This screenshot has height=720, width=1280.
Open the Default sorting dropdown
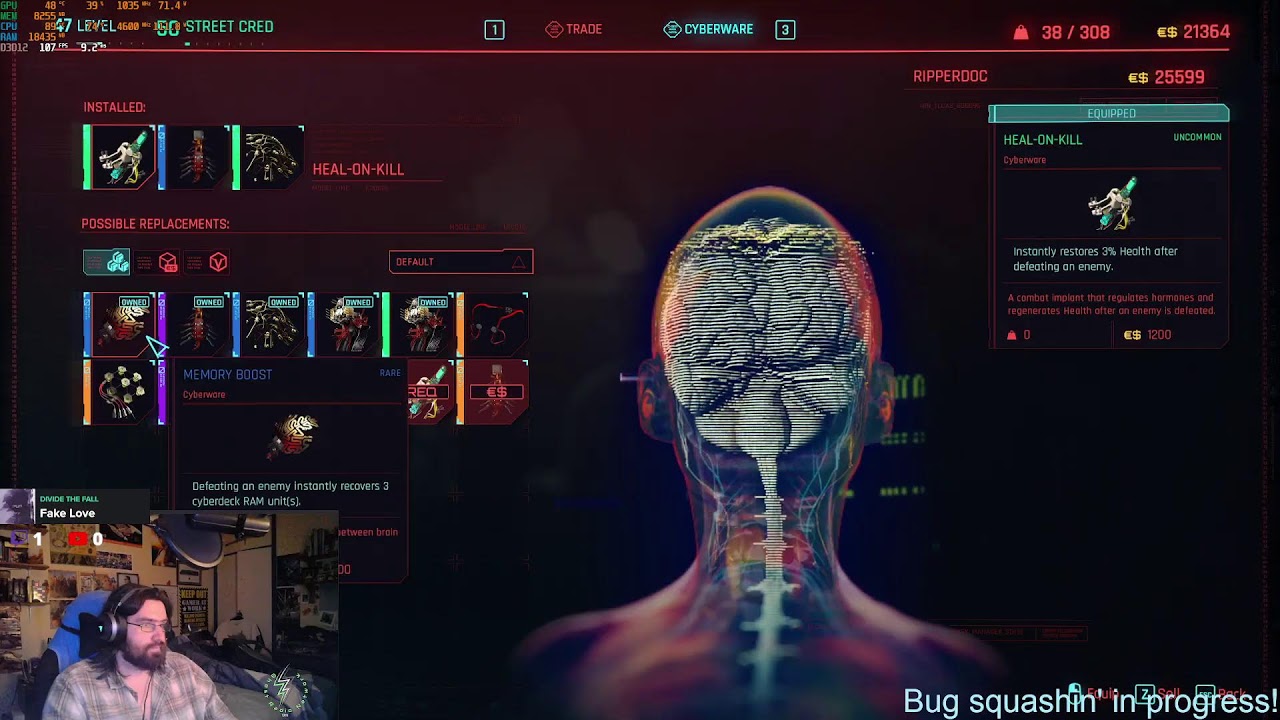click(x=460, y=262)
